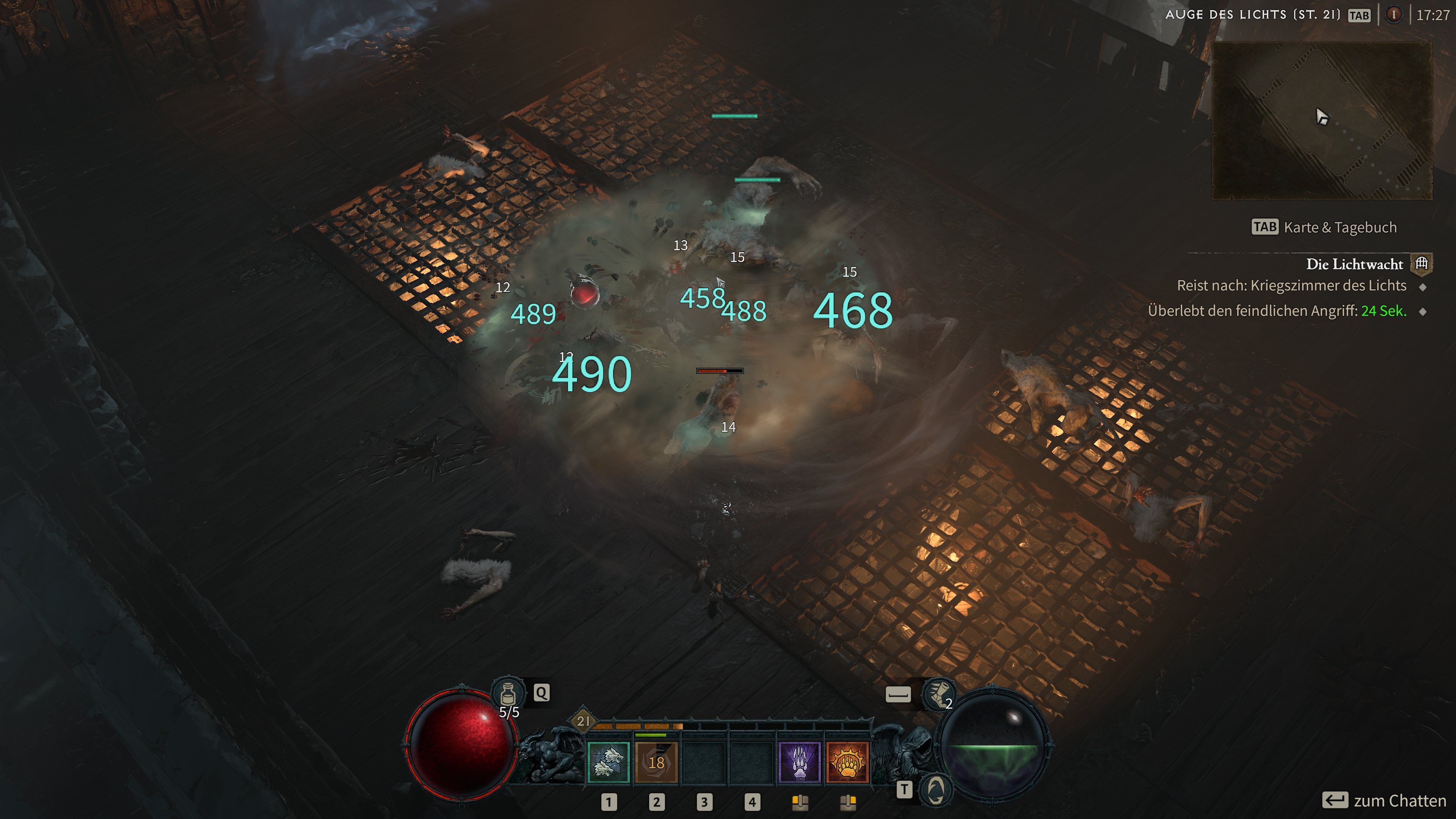Click the town portal icon

935,789
